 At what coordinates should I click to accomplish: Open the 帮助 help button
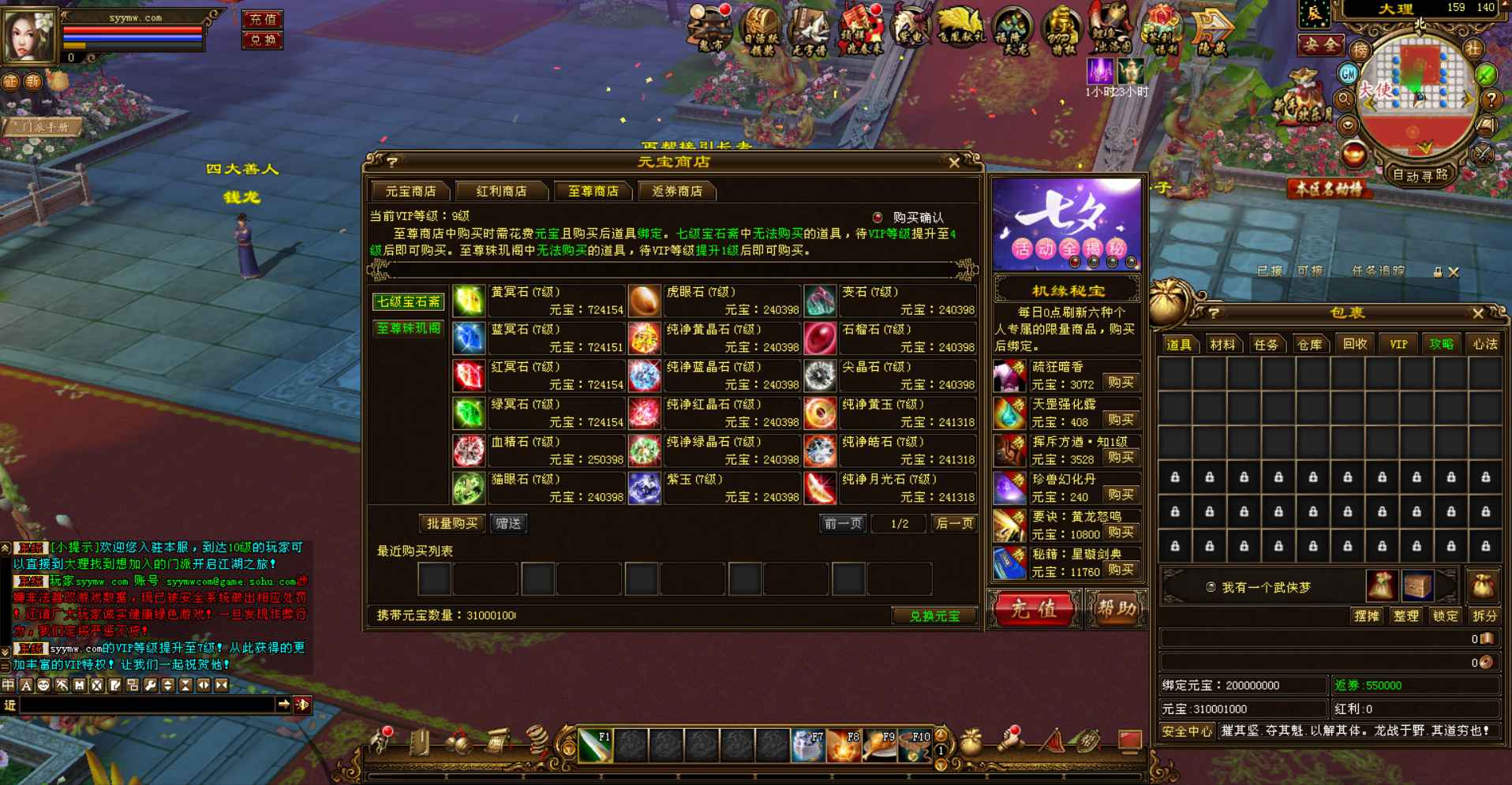click(x=1117, y=609)
